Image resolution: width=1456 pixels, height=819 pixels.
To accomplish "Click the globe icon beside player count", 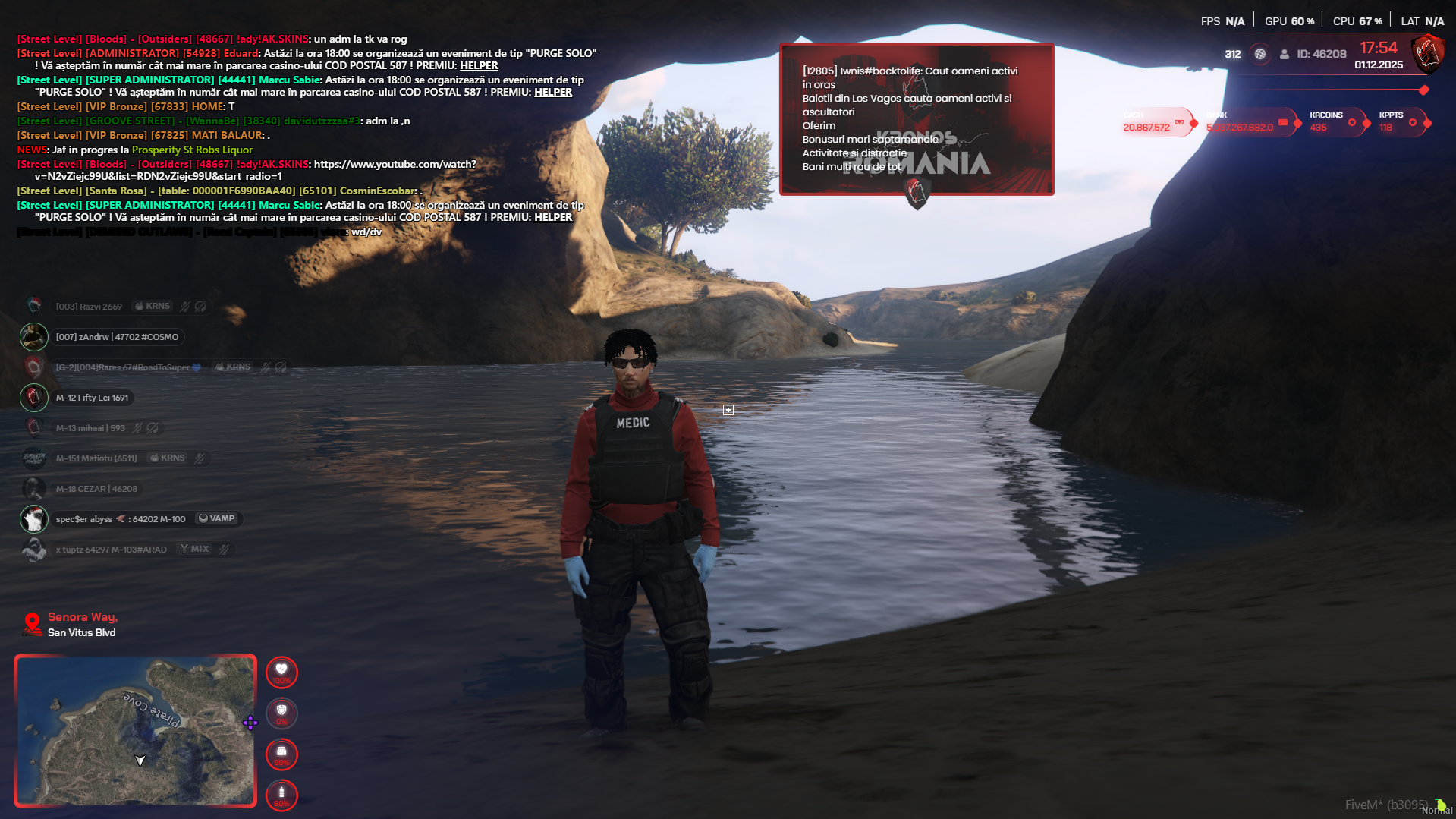I will click(1260, 54).
